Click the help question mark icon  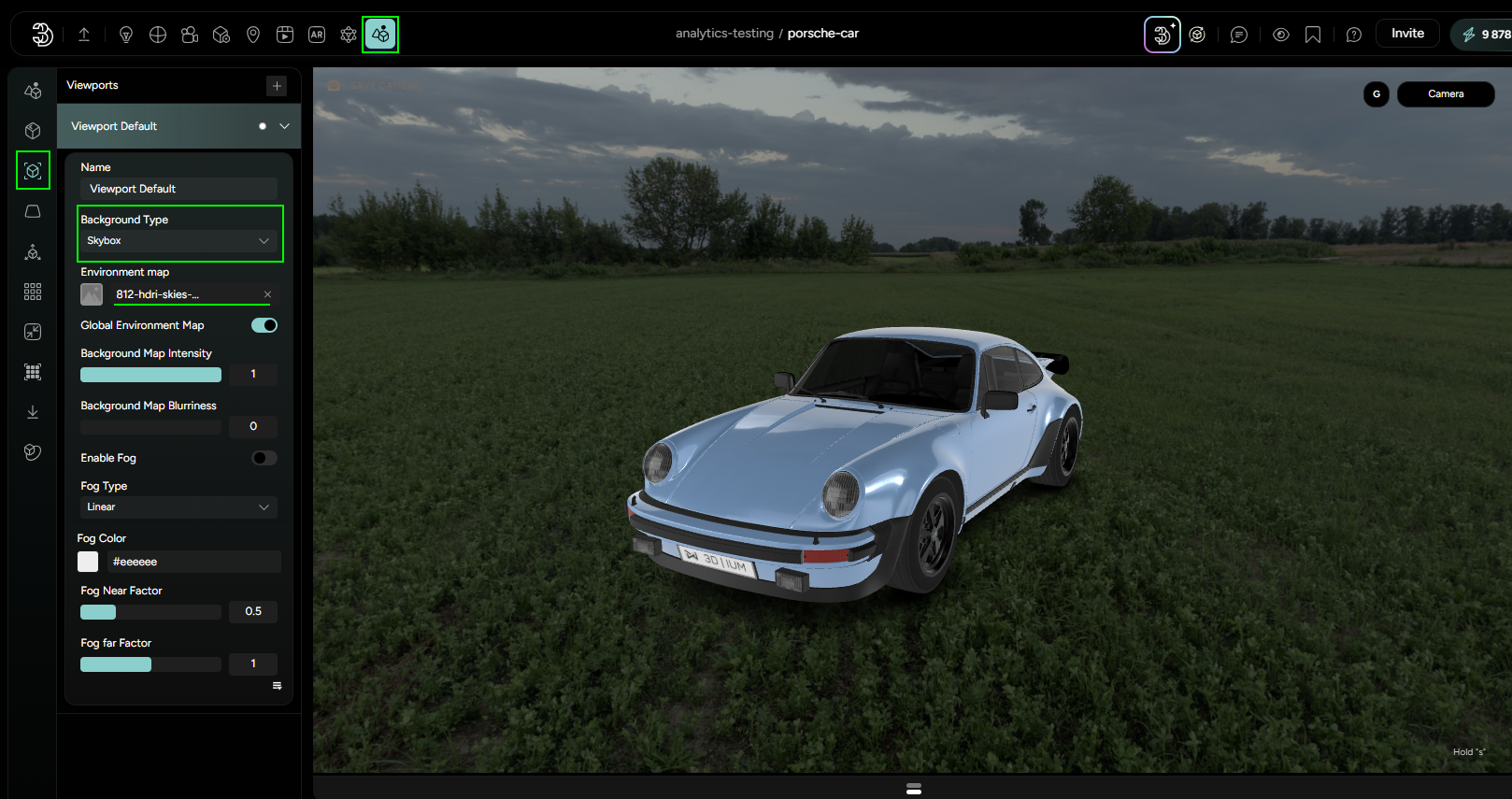(1353, 34)
